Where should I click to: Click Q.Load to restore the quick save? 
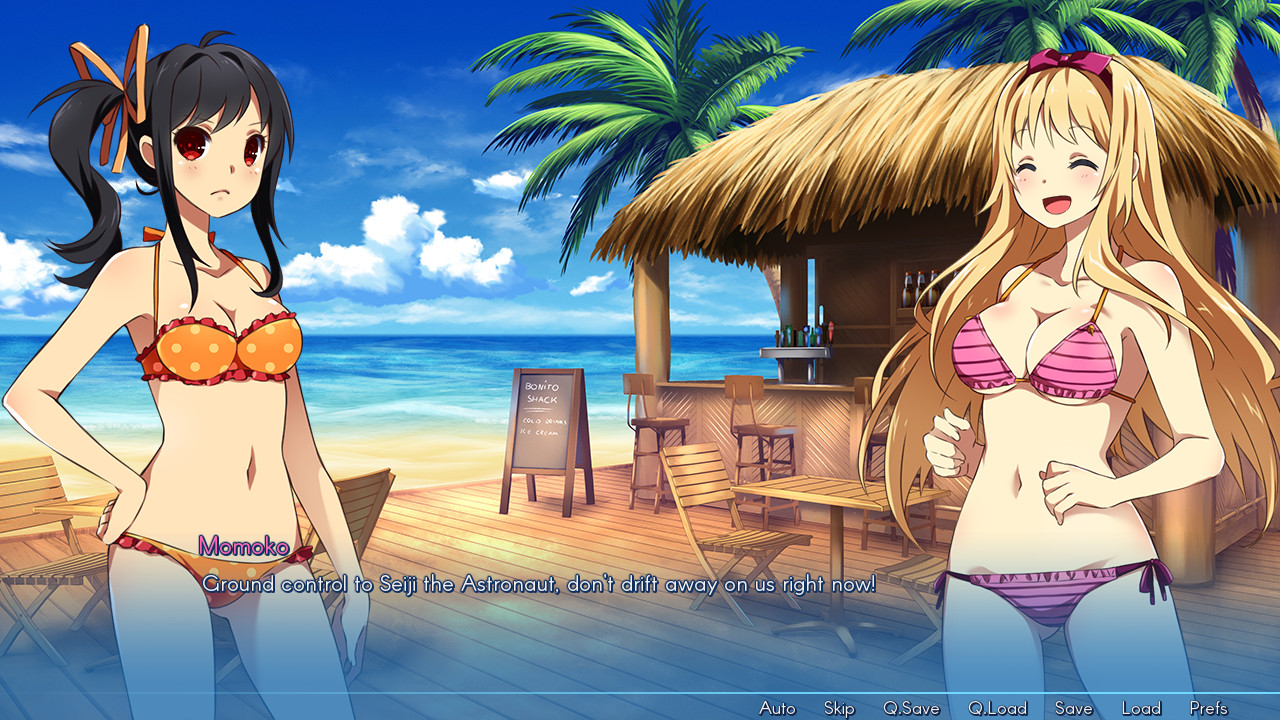[x=998, y=707]
